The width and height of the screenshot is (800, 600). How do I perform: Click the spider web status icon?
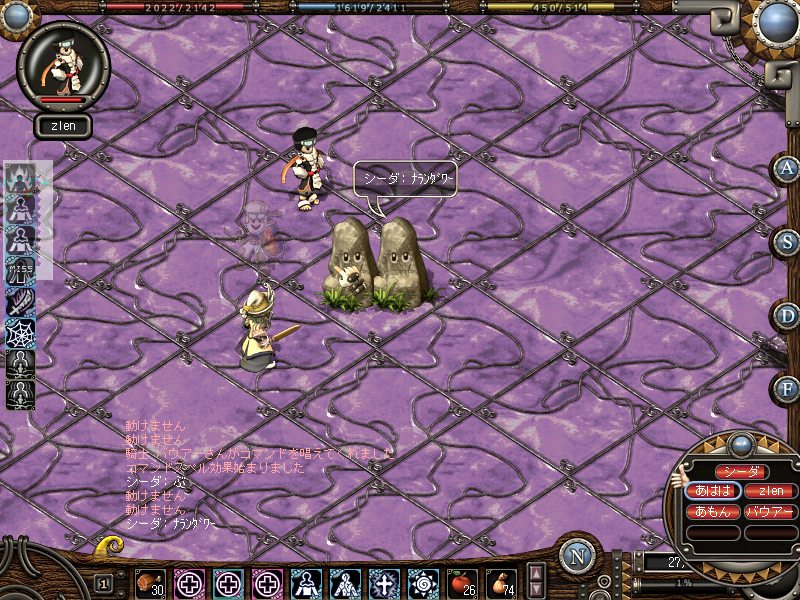[x=21, y=332]
